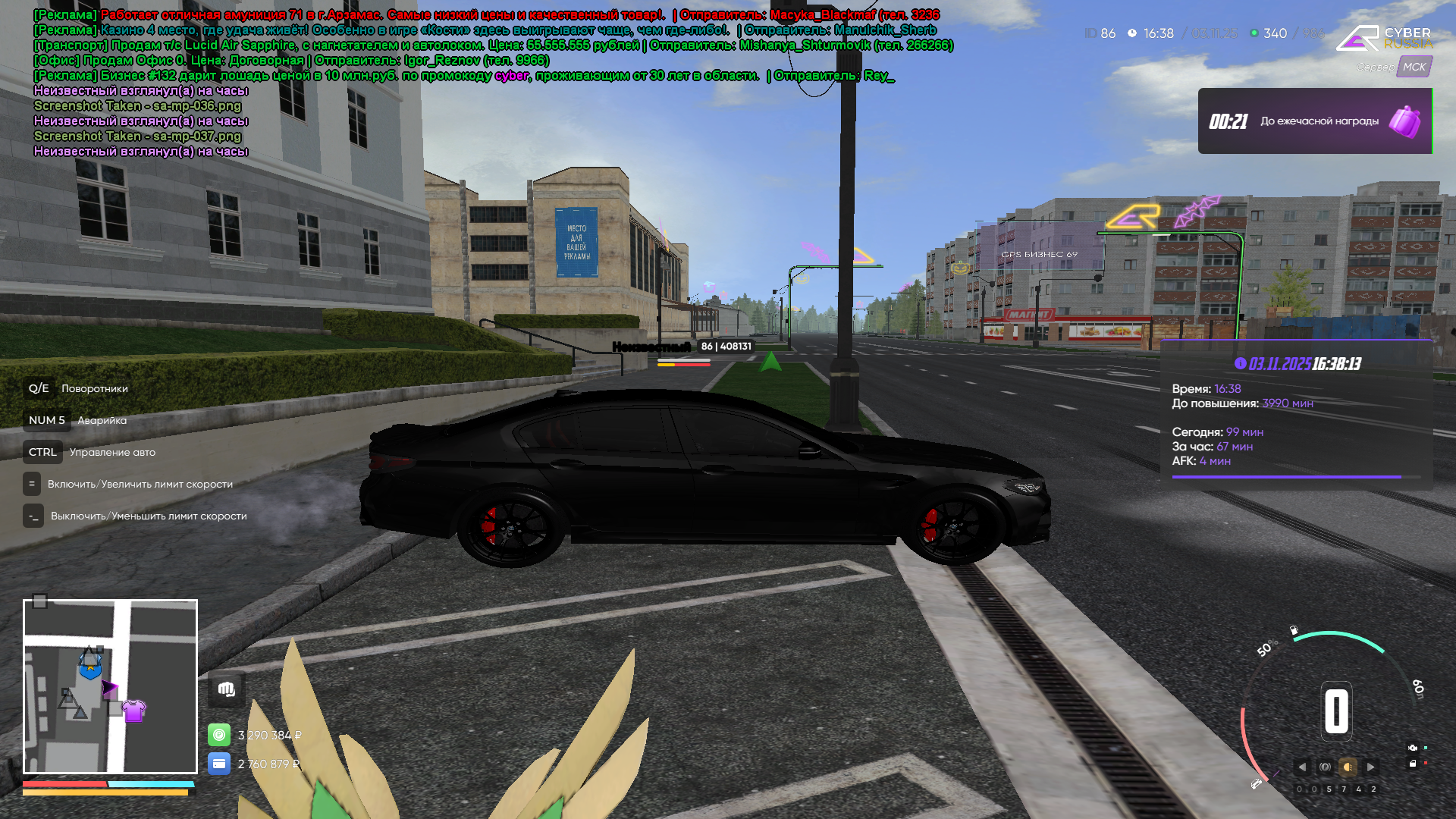The height and width of the screenshot is (819, 1456).
Task: Engage the parking brake toggle
Action: pyautogui.click(x=1325, y=767)
